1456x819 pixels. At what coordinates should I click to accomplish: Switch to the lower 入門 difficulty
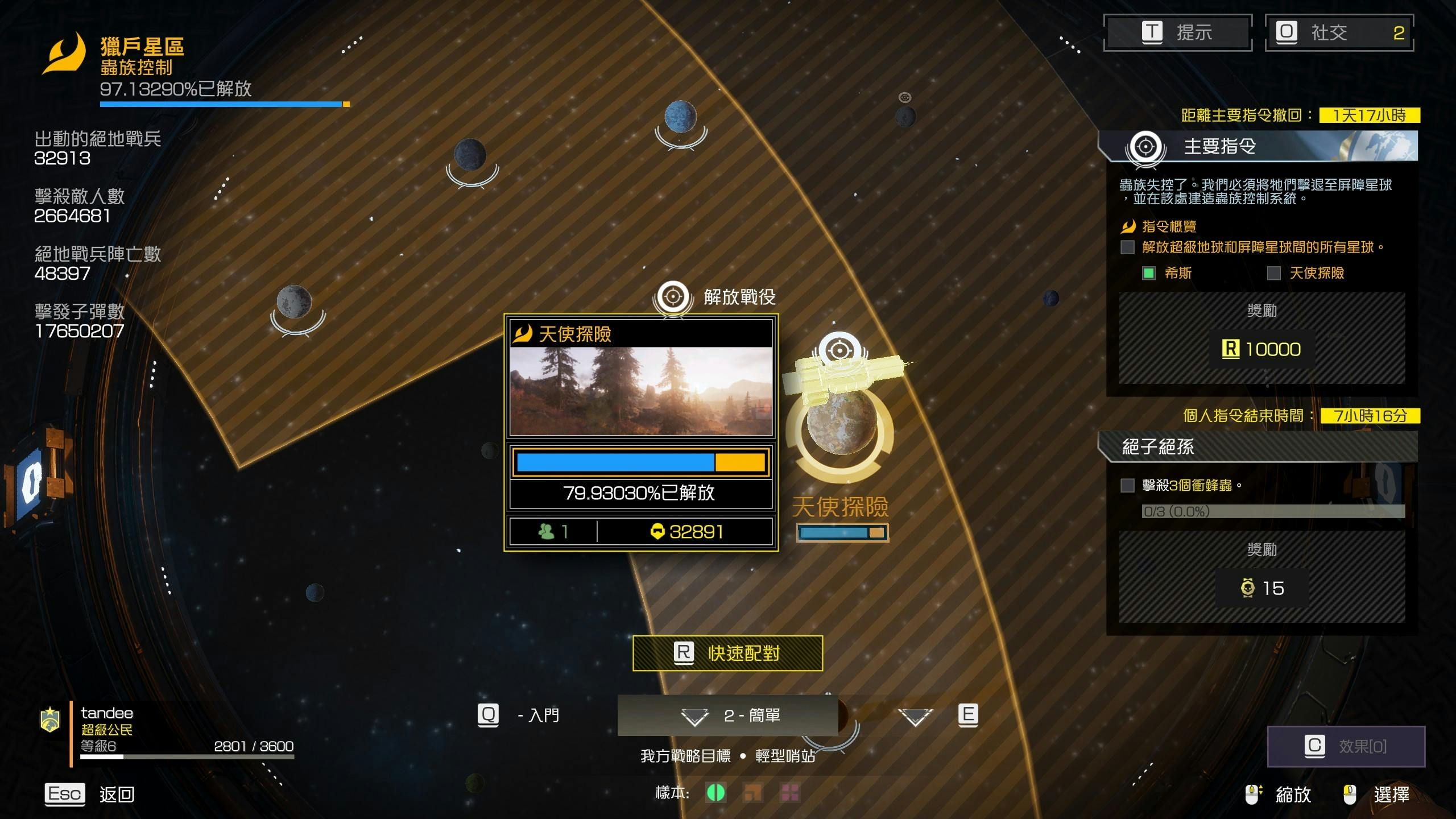[519, 715]
